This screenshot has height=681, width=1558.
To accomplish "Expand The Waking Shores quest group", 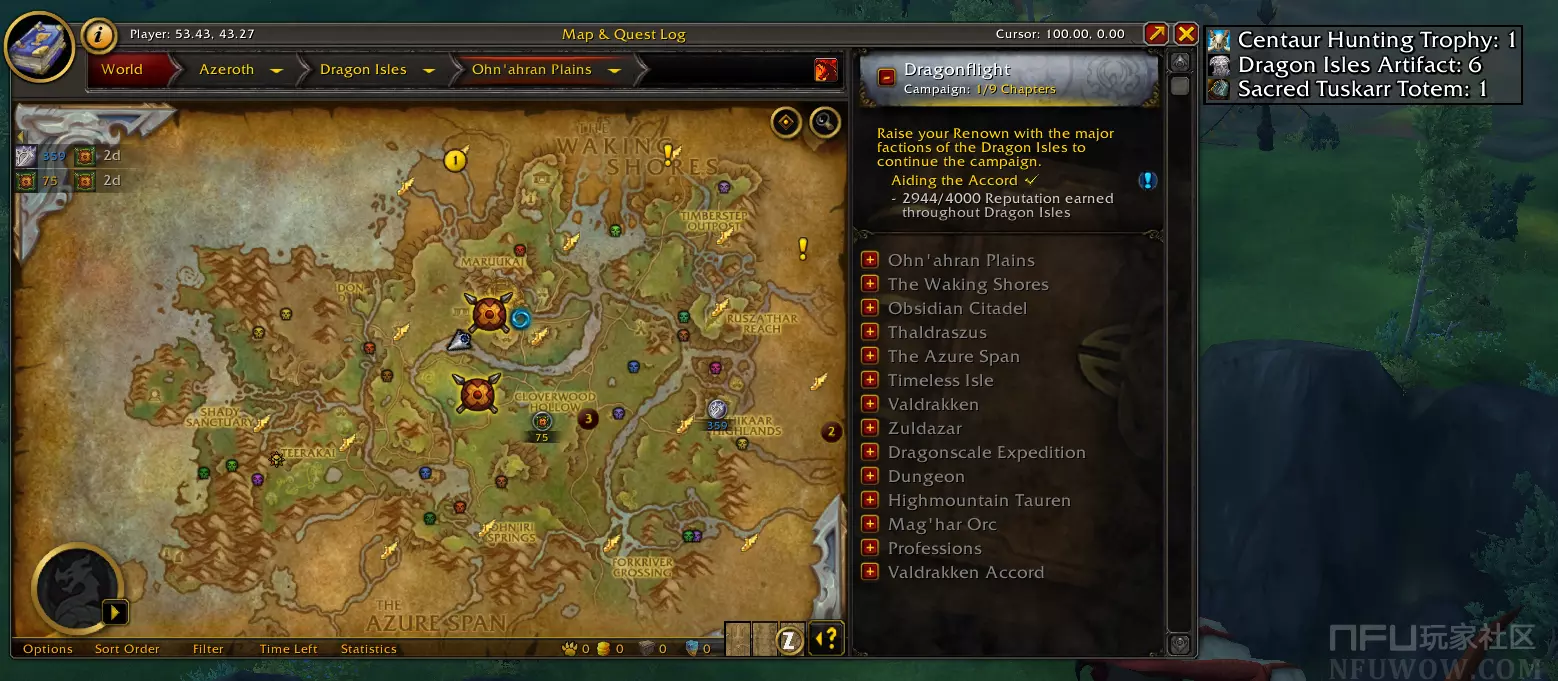I will 870,284.
